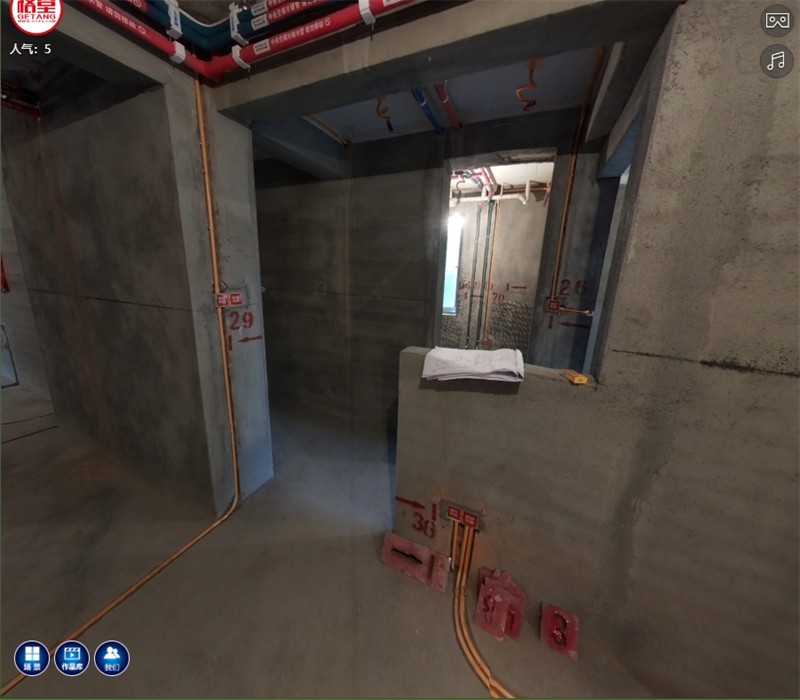The height and width of the screenshot is (700, 800).
Task: Show the 我们 about-us people button
Action: (x=112, y=658)
